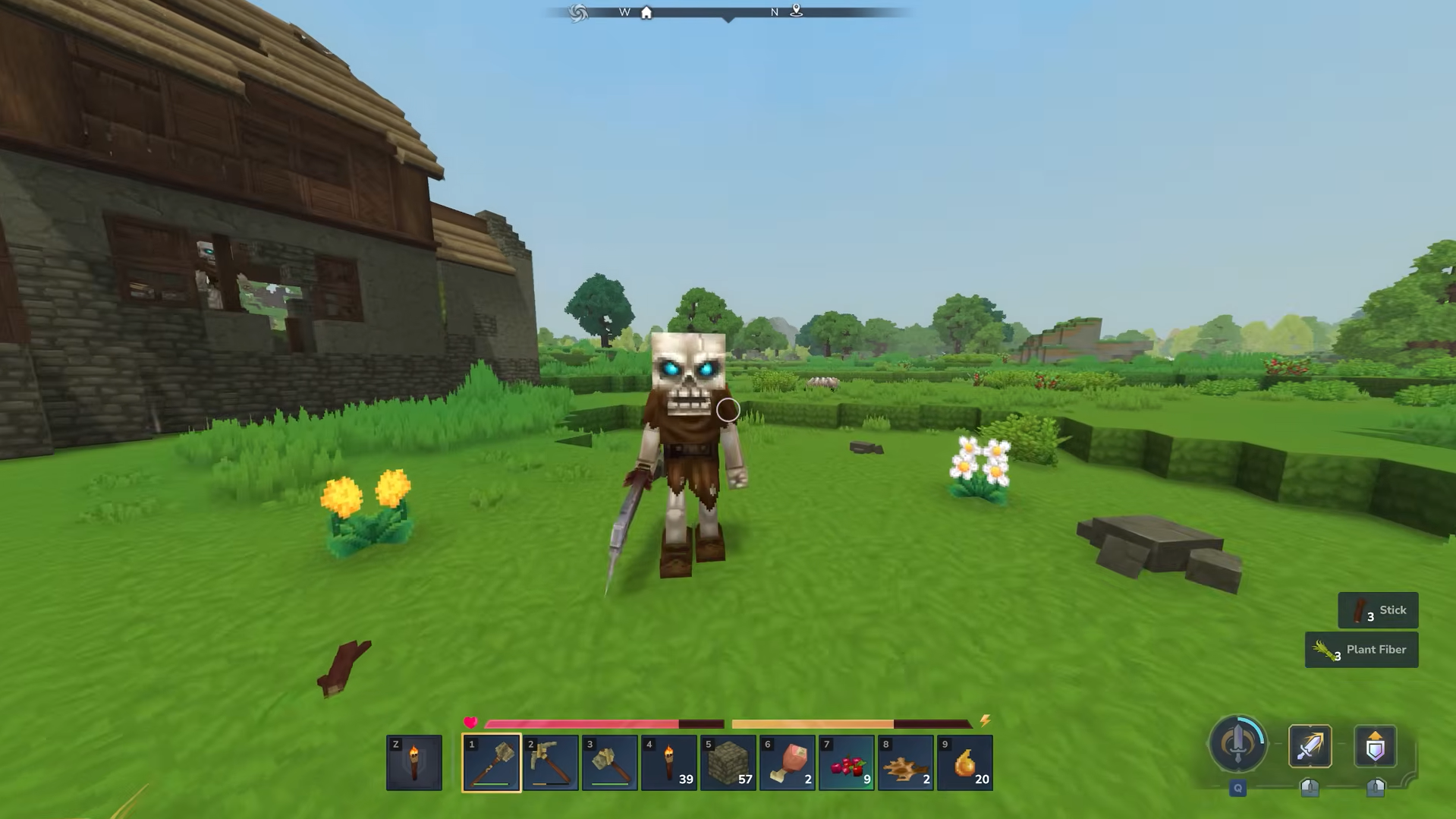
Task: Click the Plant Fiber pickup notification
Action: click(x=1361, y=650)
